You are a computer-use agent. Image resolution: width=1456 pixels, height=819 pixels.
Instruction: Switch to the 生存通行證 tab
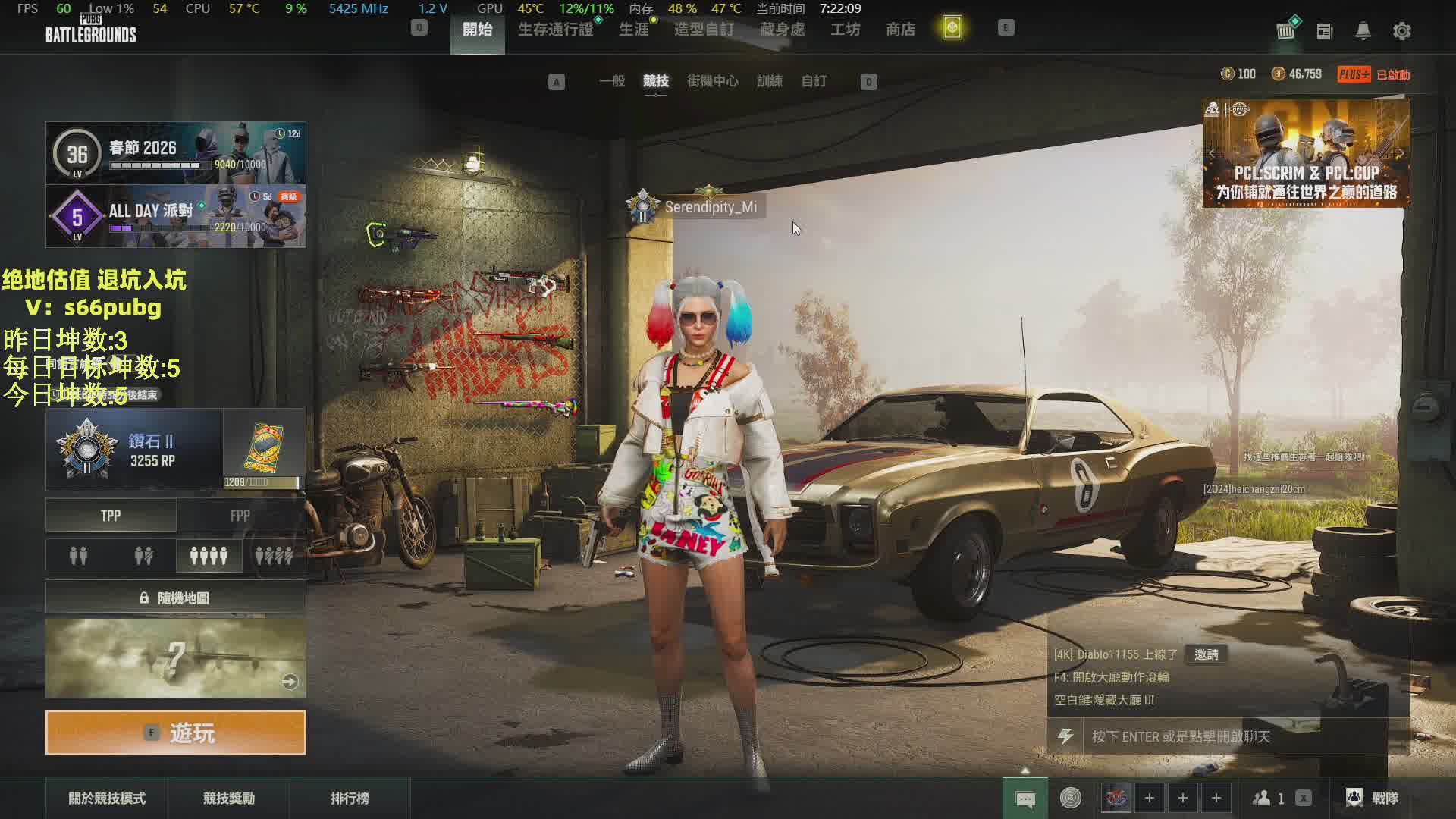coord(555,30)
